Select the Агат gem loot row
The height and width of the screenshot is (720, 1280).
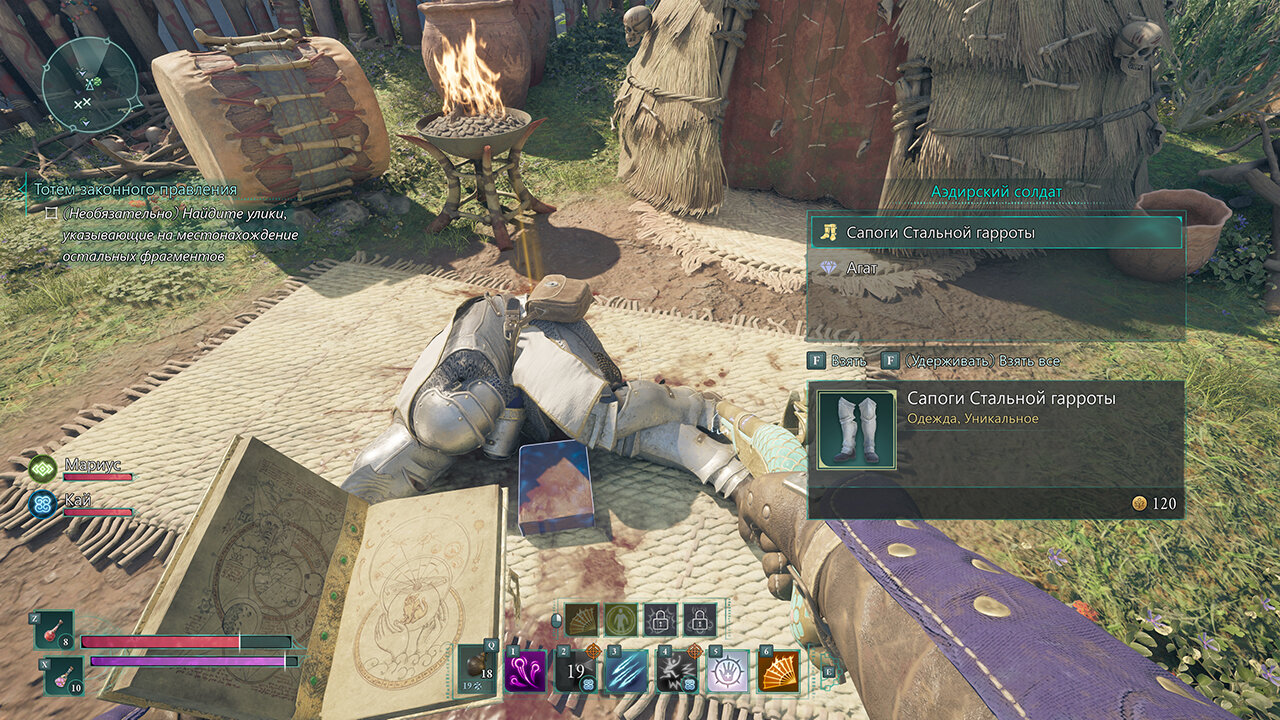[995, 269]
